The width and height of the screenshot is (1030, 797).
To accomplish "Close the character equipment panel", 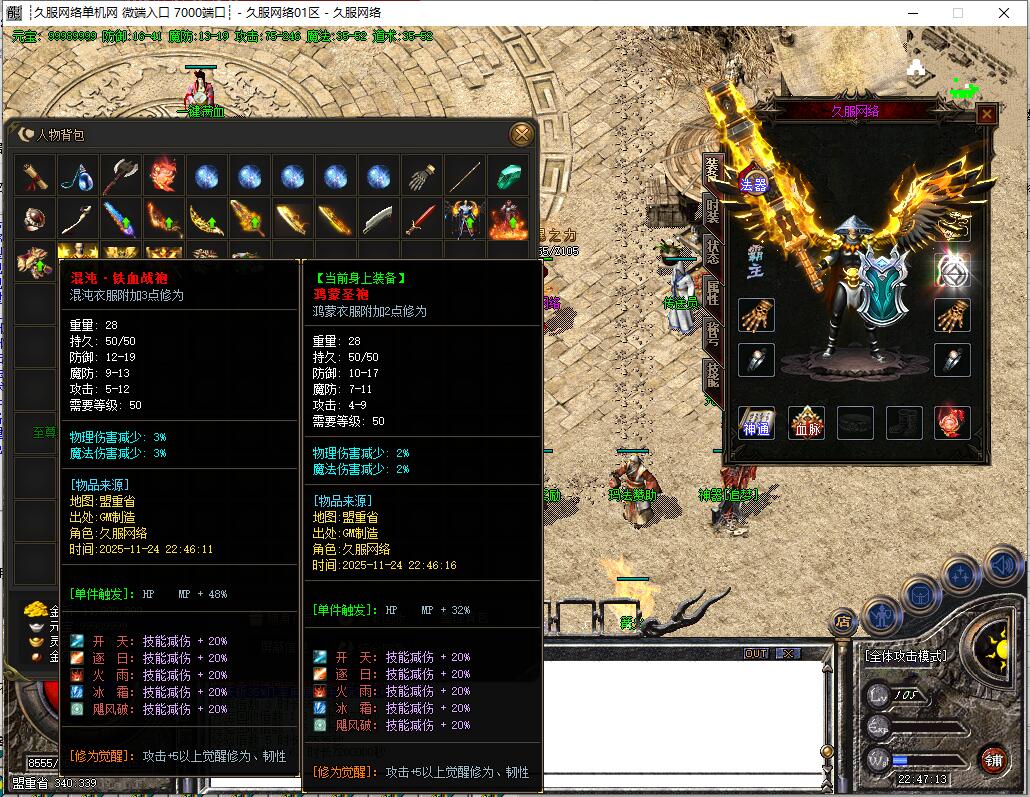I will pos(986,114).
